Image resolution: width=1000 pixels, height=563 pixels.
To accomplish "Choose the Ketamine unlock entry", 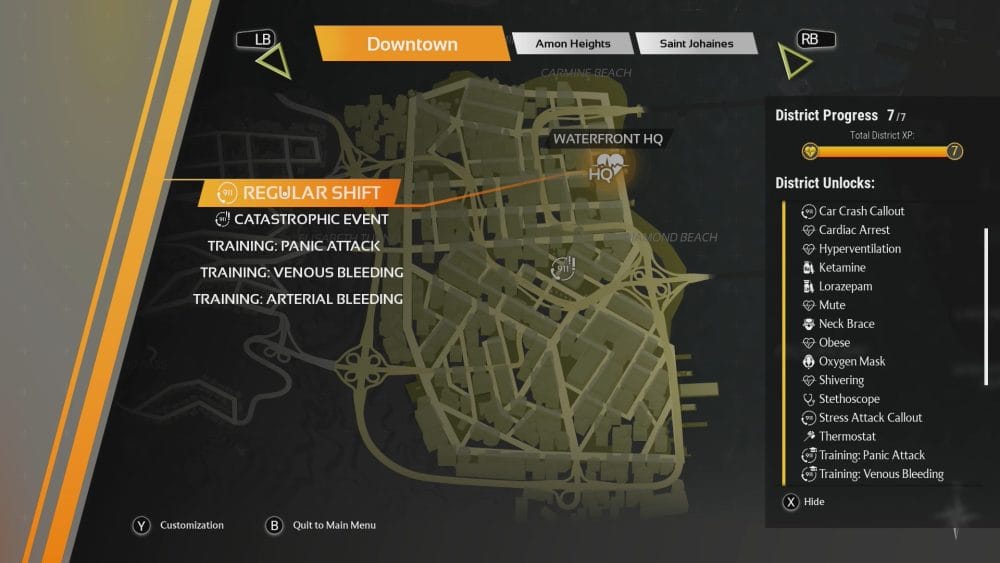I will [842, 268].
